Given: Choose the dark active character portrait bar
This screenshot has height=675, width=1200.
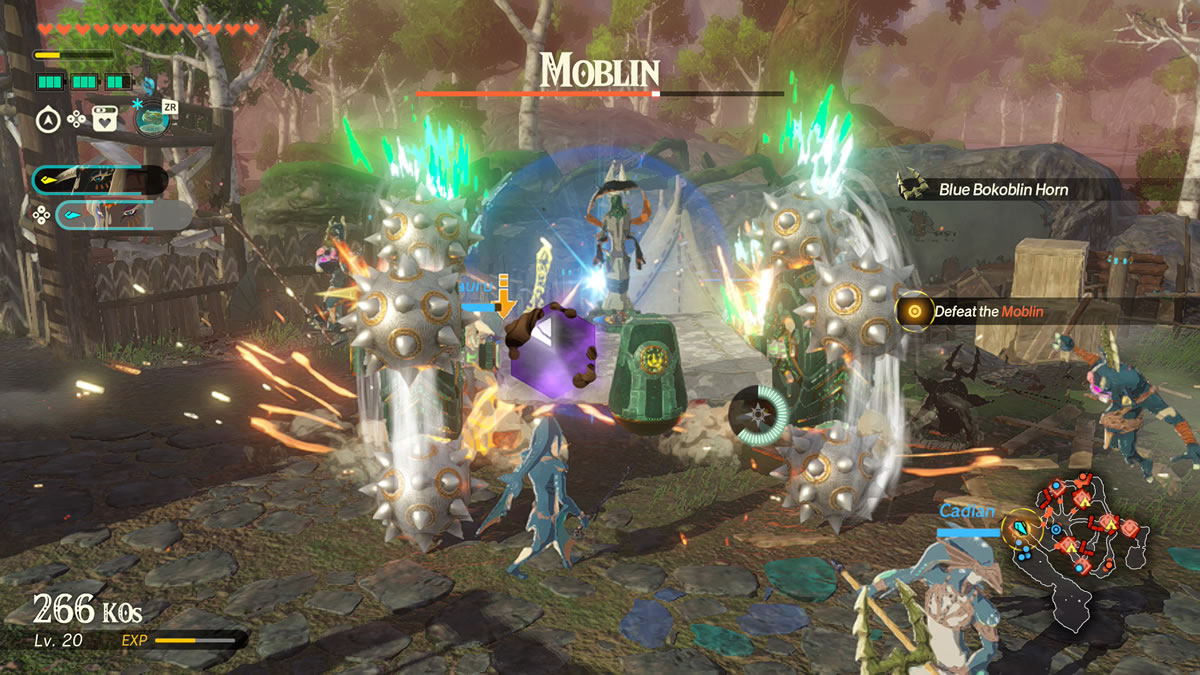Looking at the screenshot, I should (x=99, y=180).
